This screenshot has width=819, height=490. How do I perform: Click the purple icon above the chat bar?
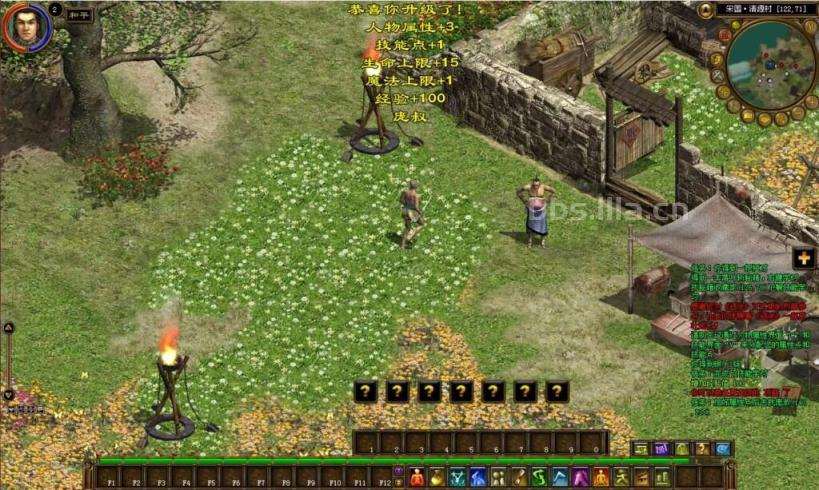pos(660,449)
